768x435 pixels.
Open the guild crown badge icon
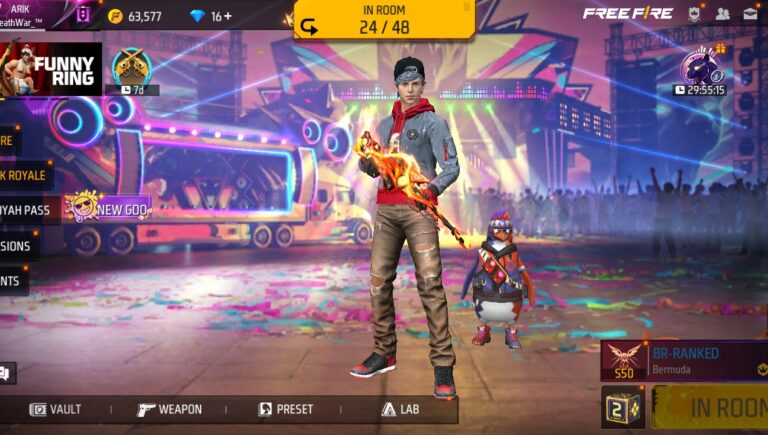click(x=694, y=14)
